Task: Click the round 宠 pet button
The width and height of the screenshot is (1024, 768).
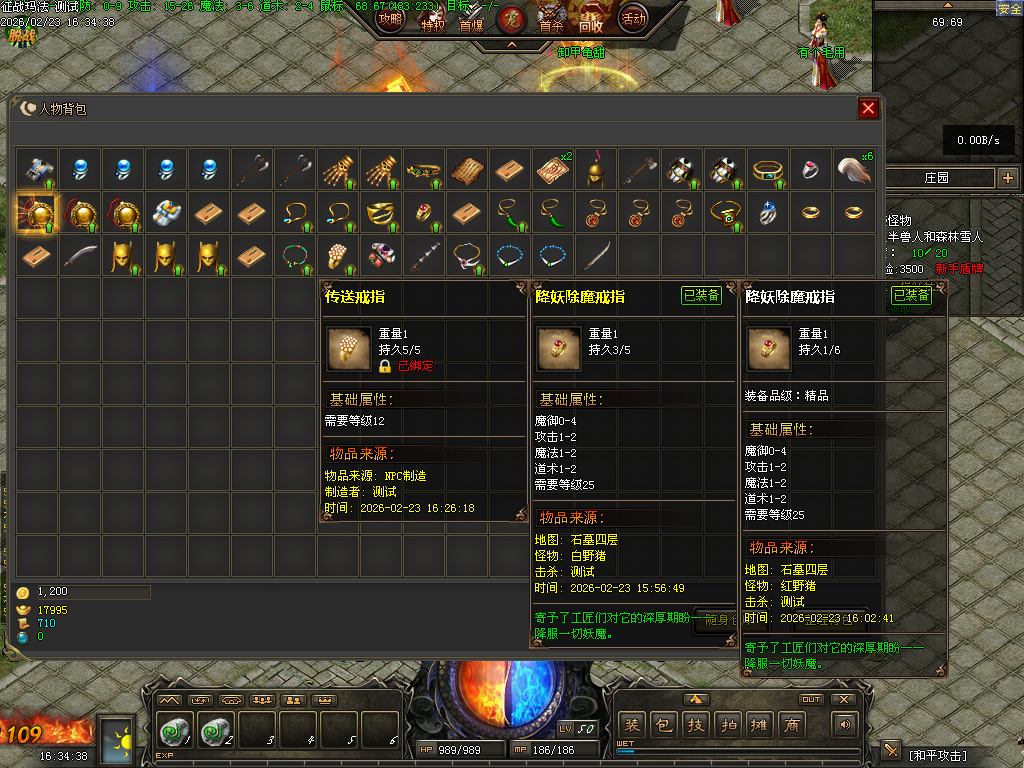Action: (510, 19)
